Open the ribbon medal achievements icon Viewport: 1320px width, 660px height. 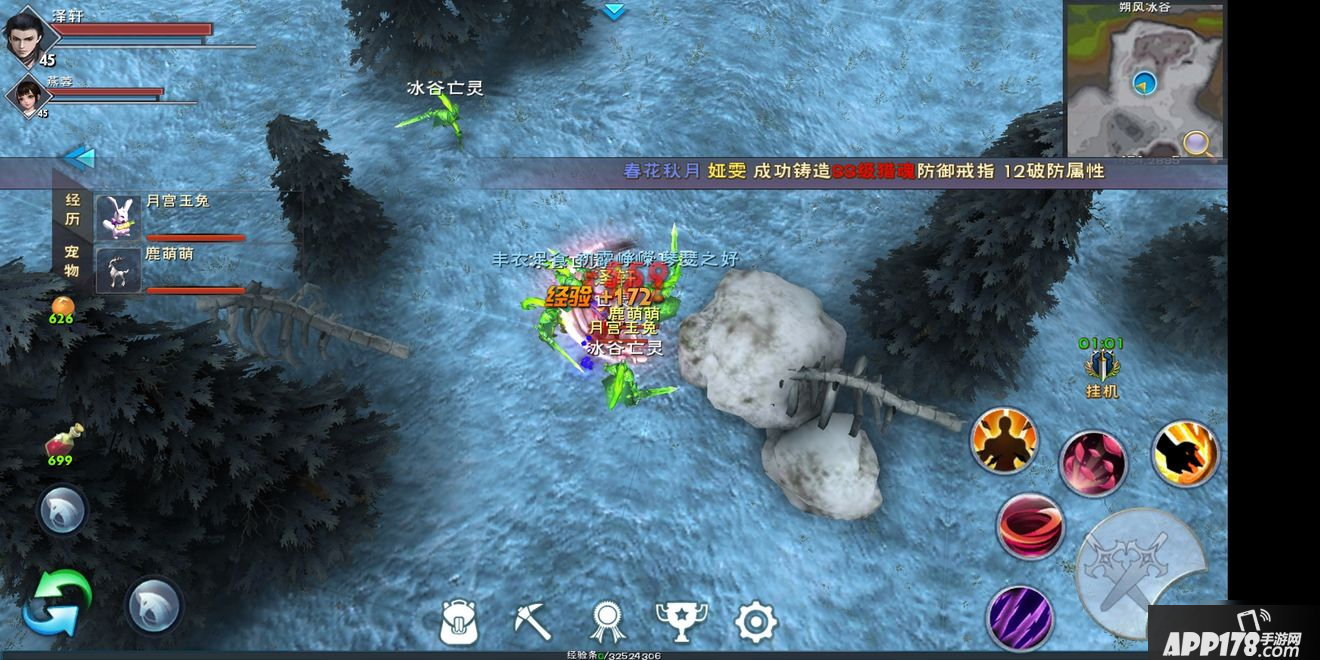(x=606, y=622)
